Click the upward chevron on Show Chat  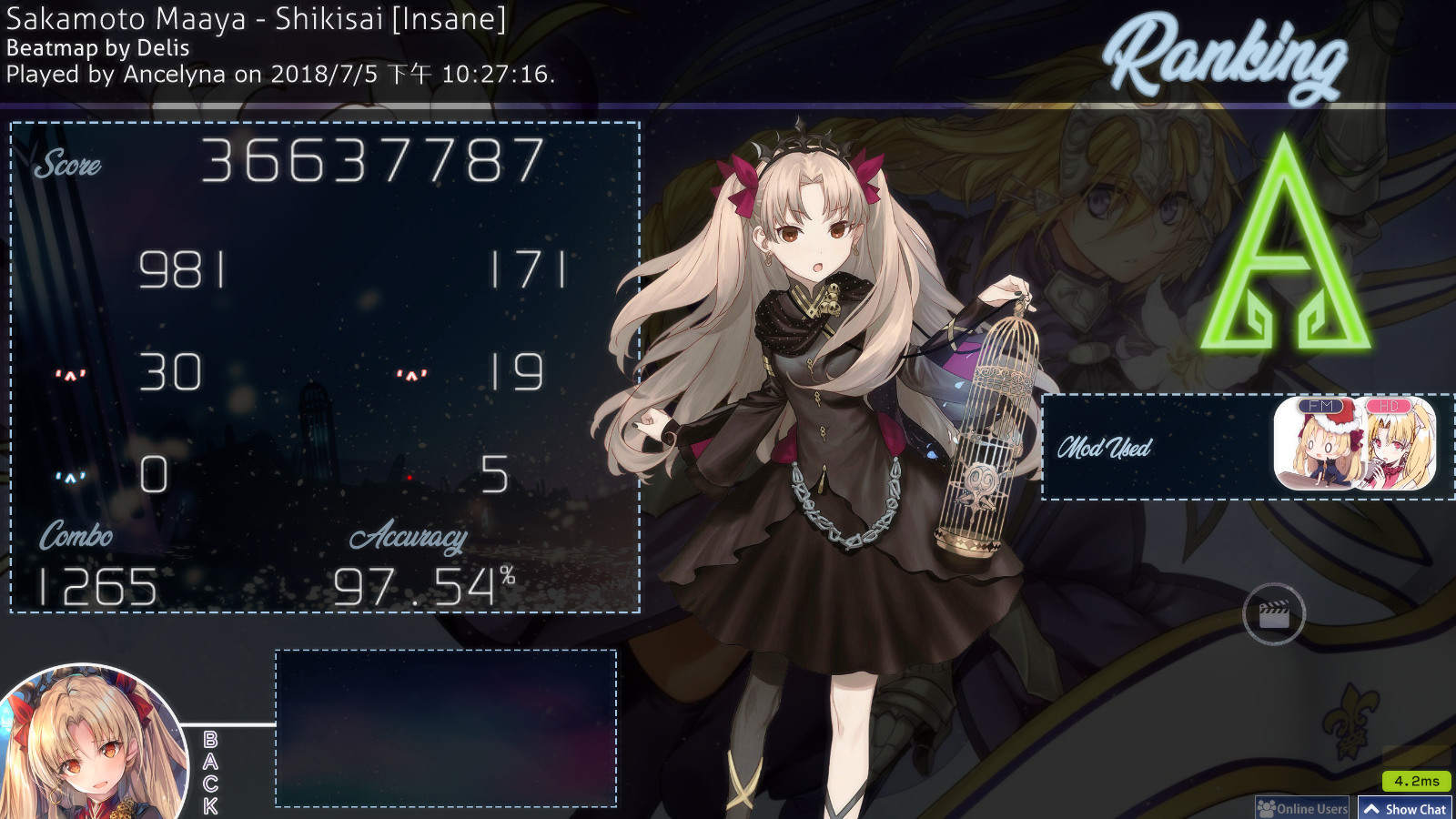(x=1372, y=807)
